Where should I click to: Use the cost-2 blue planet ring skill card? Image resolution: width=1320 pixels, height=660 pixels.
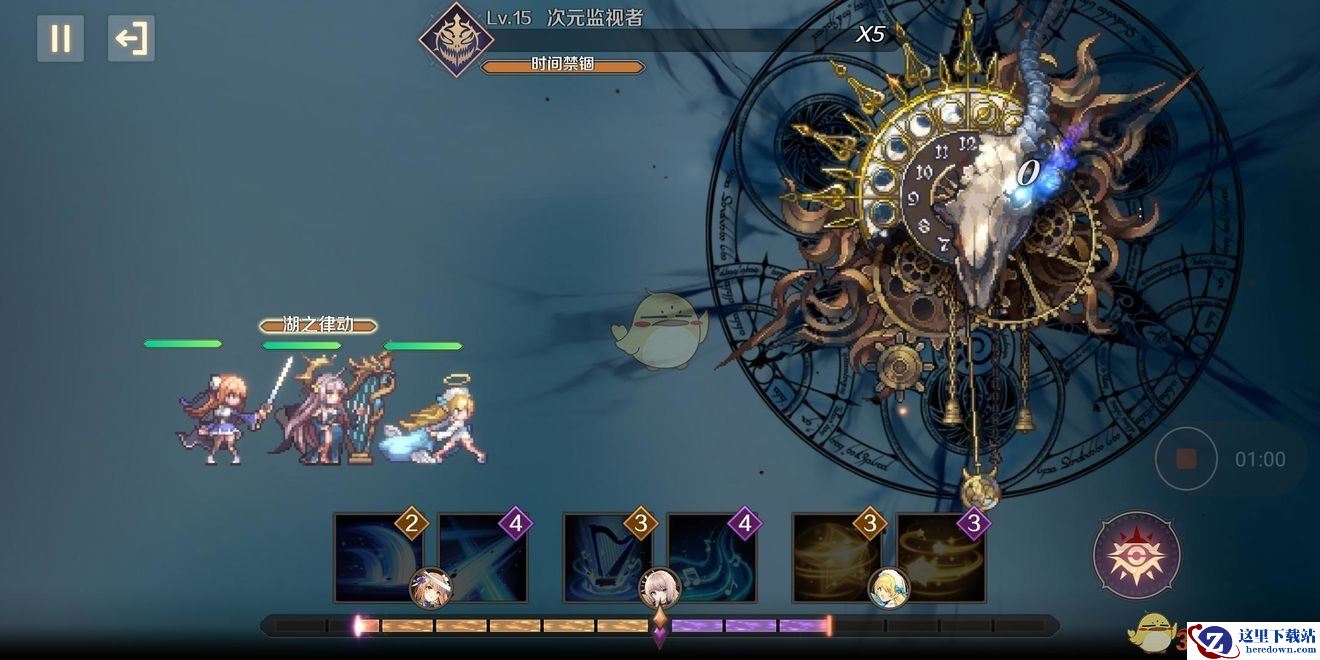[376, 558]
